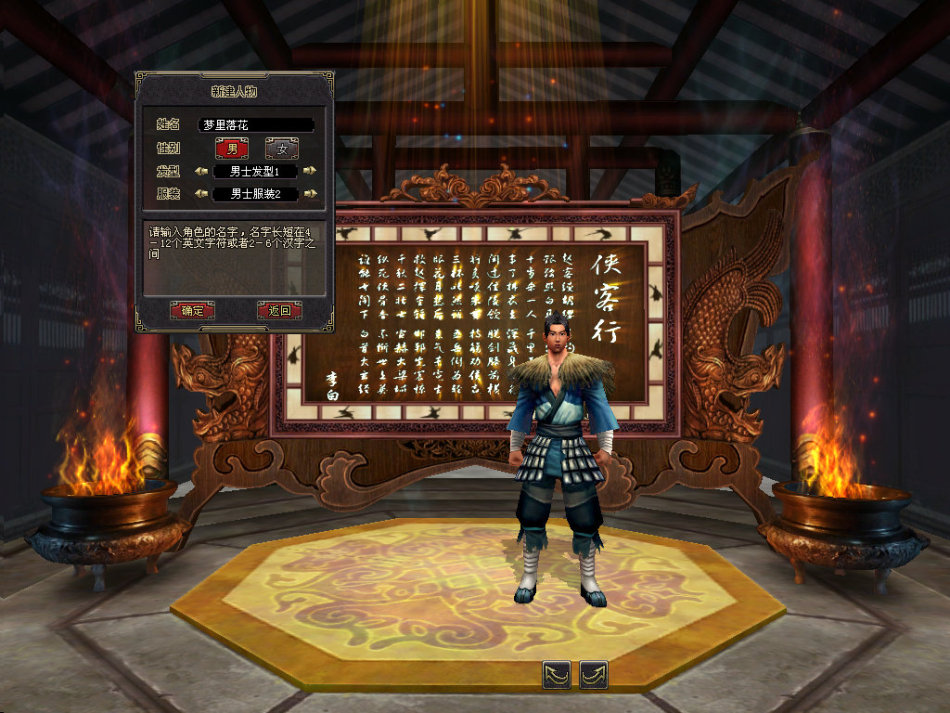Viewport: 950px width, 713px height.
Task: Select the male (男) gender button
Action: pyautogui.click(x=232, y=148)
